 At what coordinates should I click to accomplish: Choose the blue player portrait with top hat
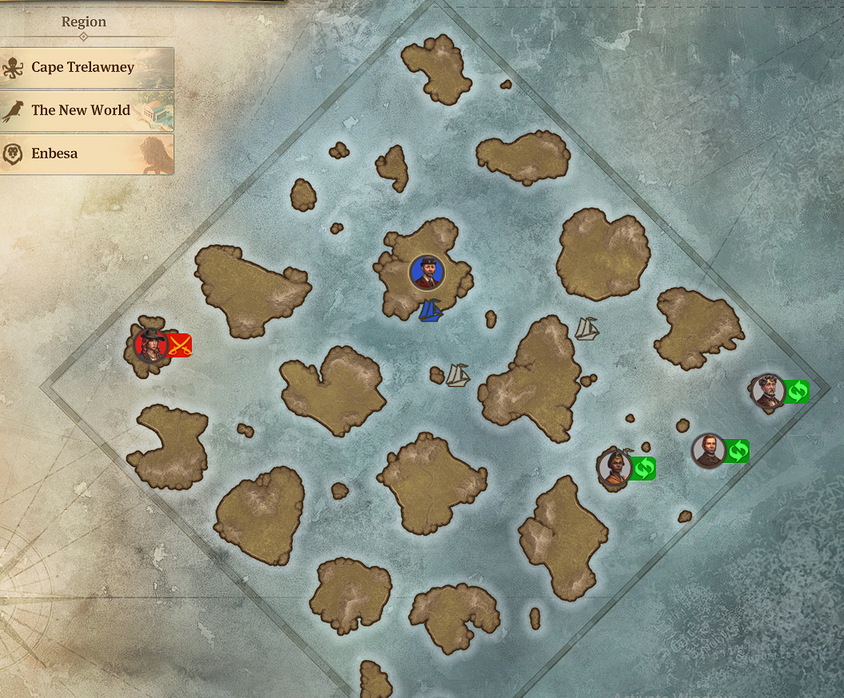(x=426, y=272)
